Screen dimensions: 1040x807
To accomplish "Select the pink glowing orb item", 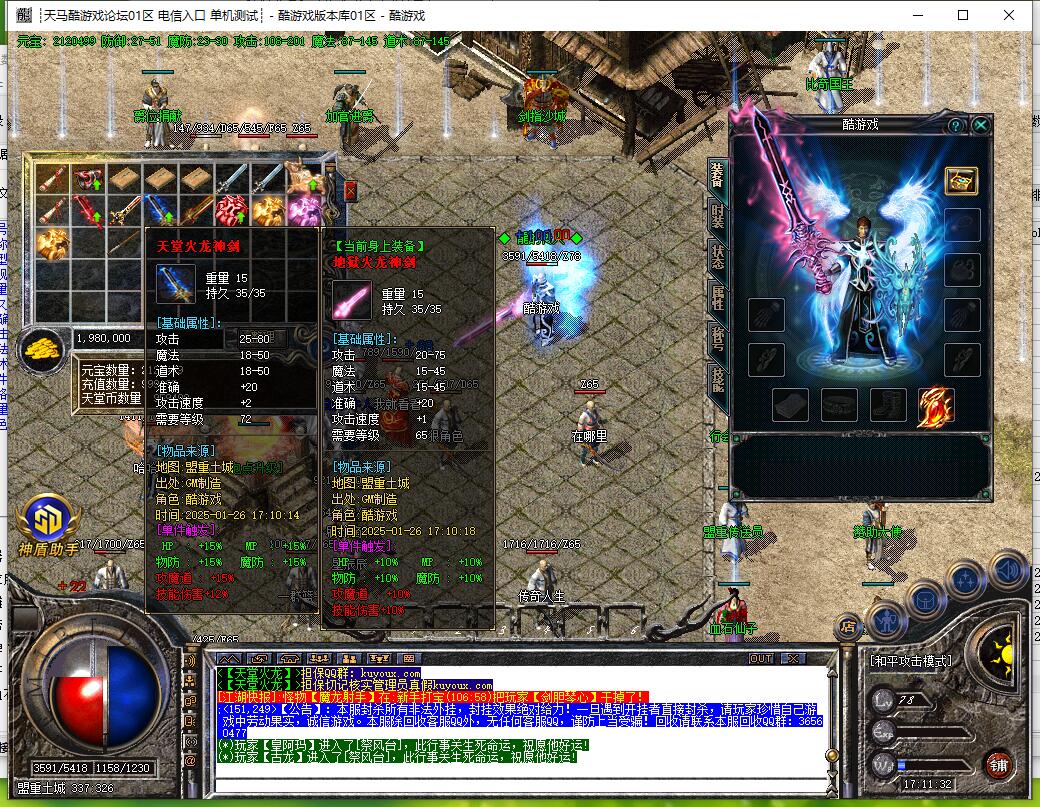I will [302, 210].
